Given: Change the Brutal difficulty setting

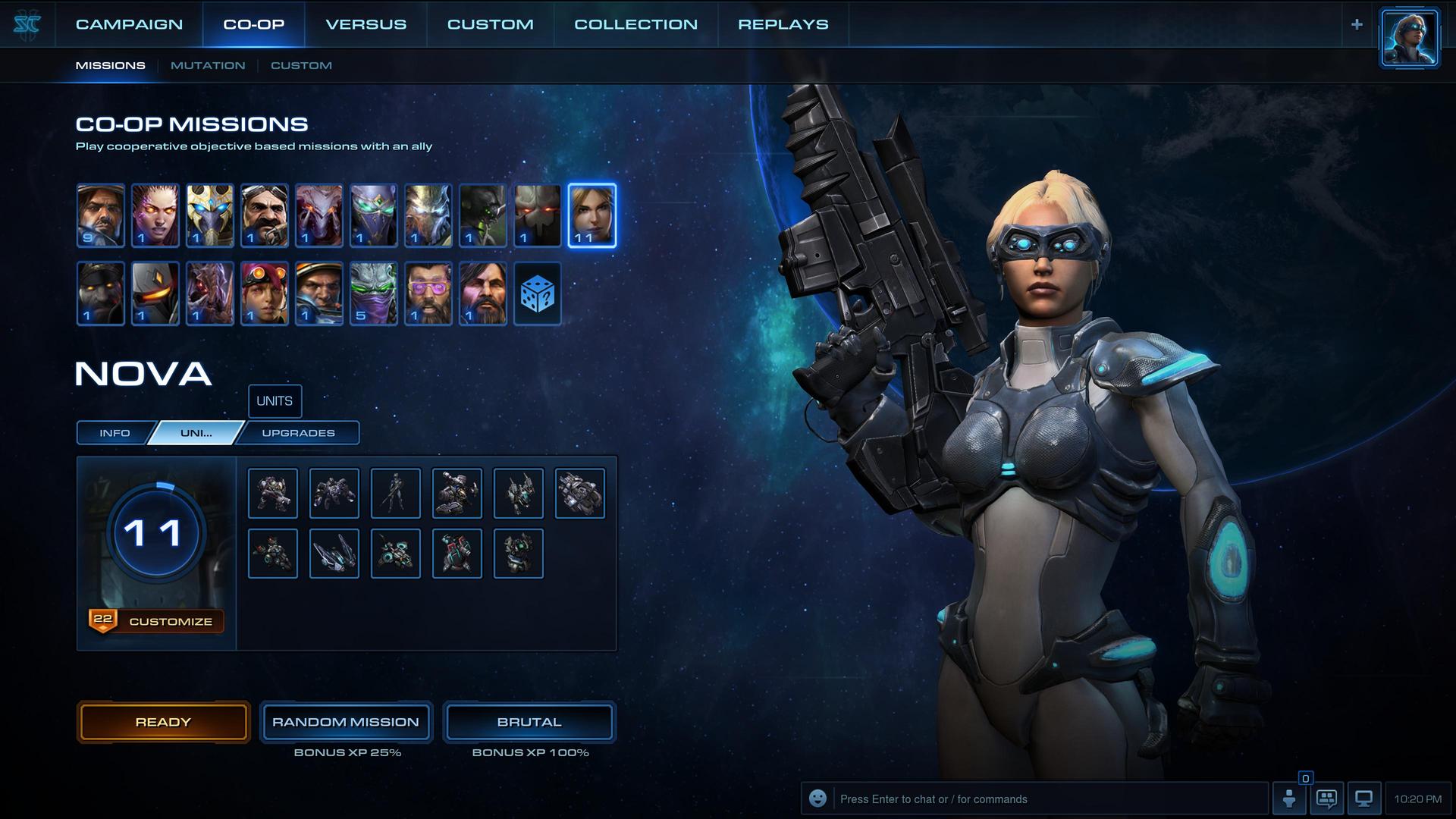Looking at the screenshot, I should 529,722.
